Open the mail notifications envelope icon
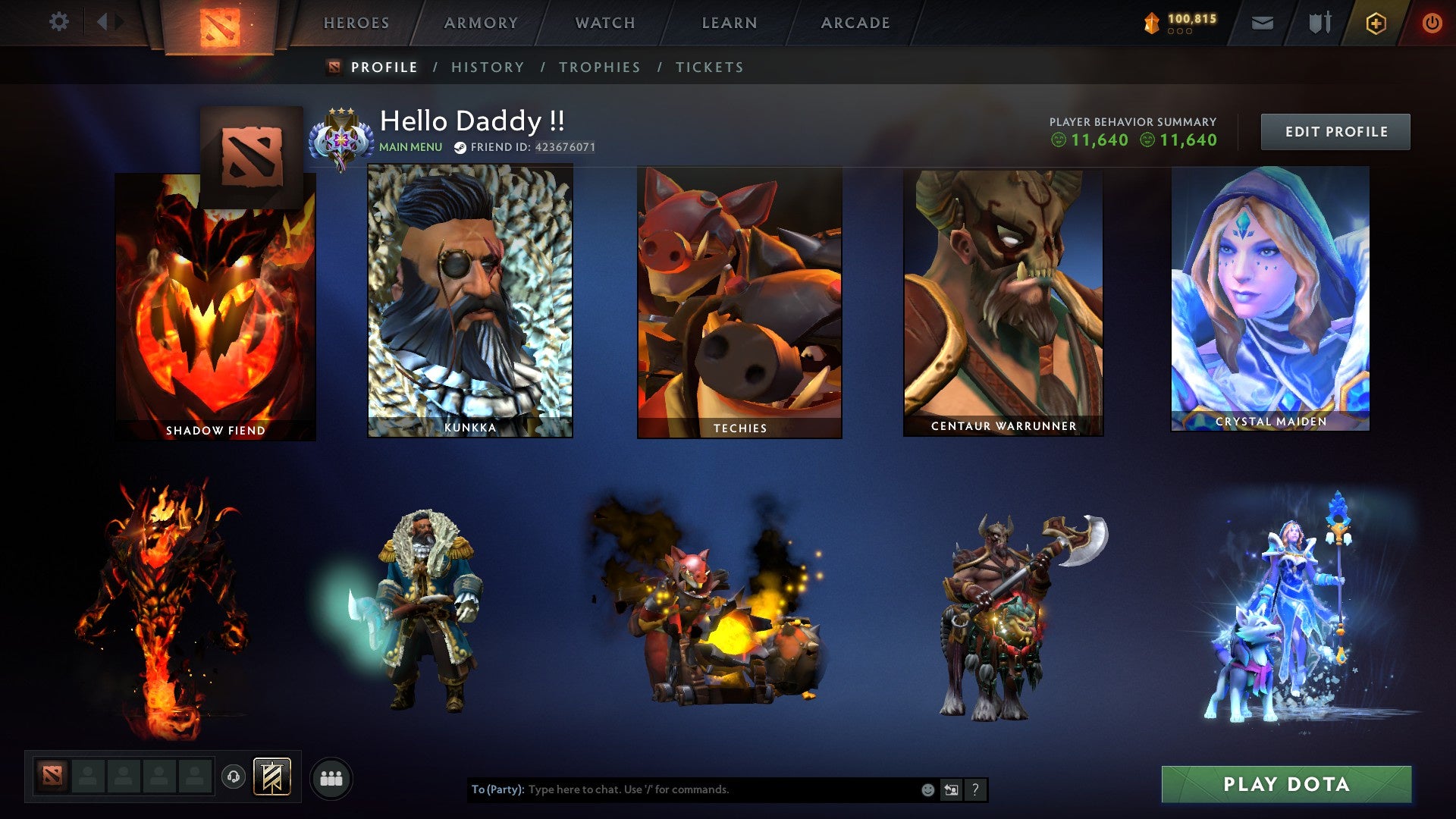This screenshot has height=819, width=1456. (1261, 23)
